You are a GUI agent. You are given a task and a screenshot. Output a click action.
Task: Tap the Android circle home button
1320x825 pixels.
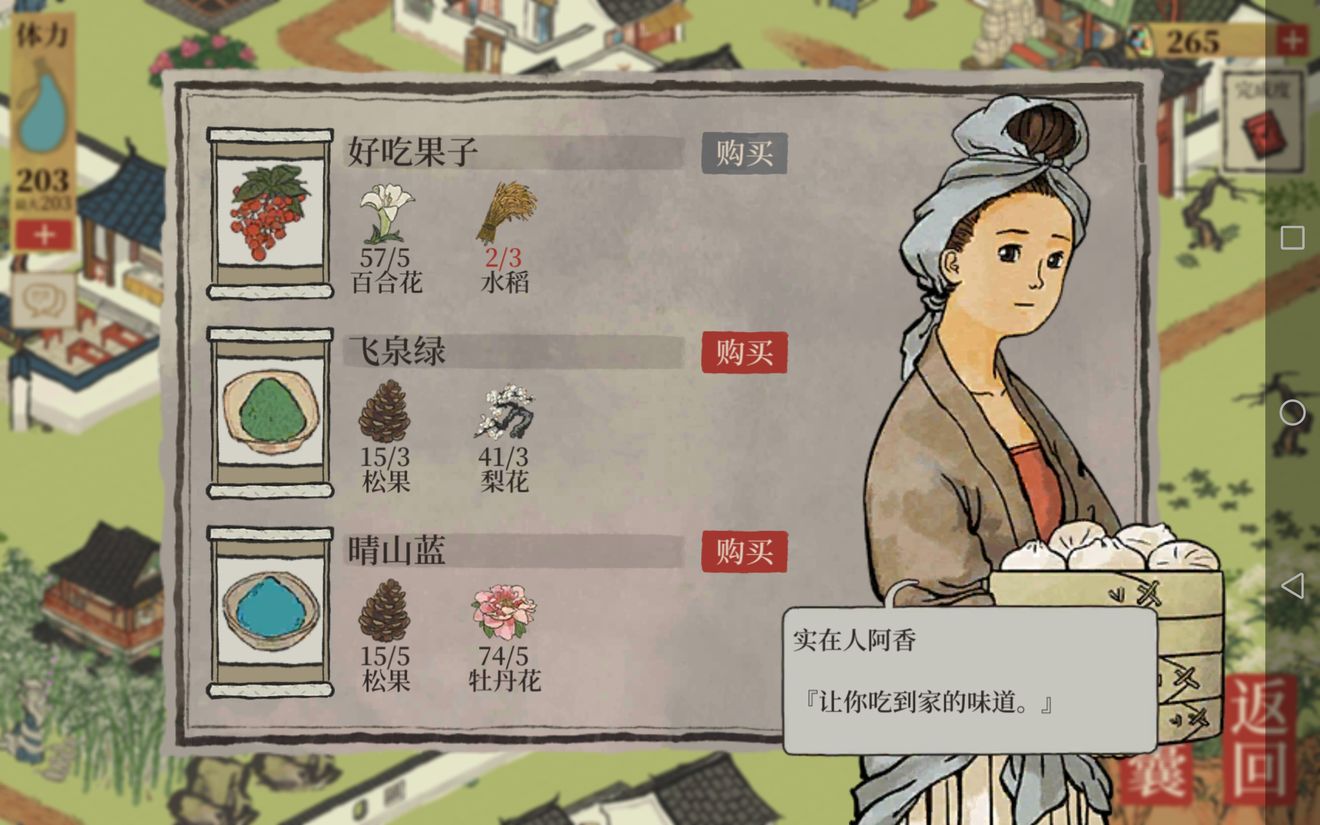click(x=1292, y=412)
